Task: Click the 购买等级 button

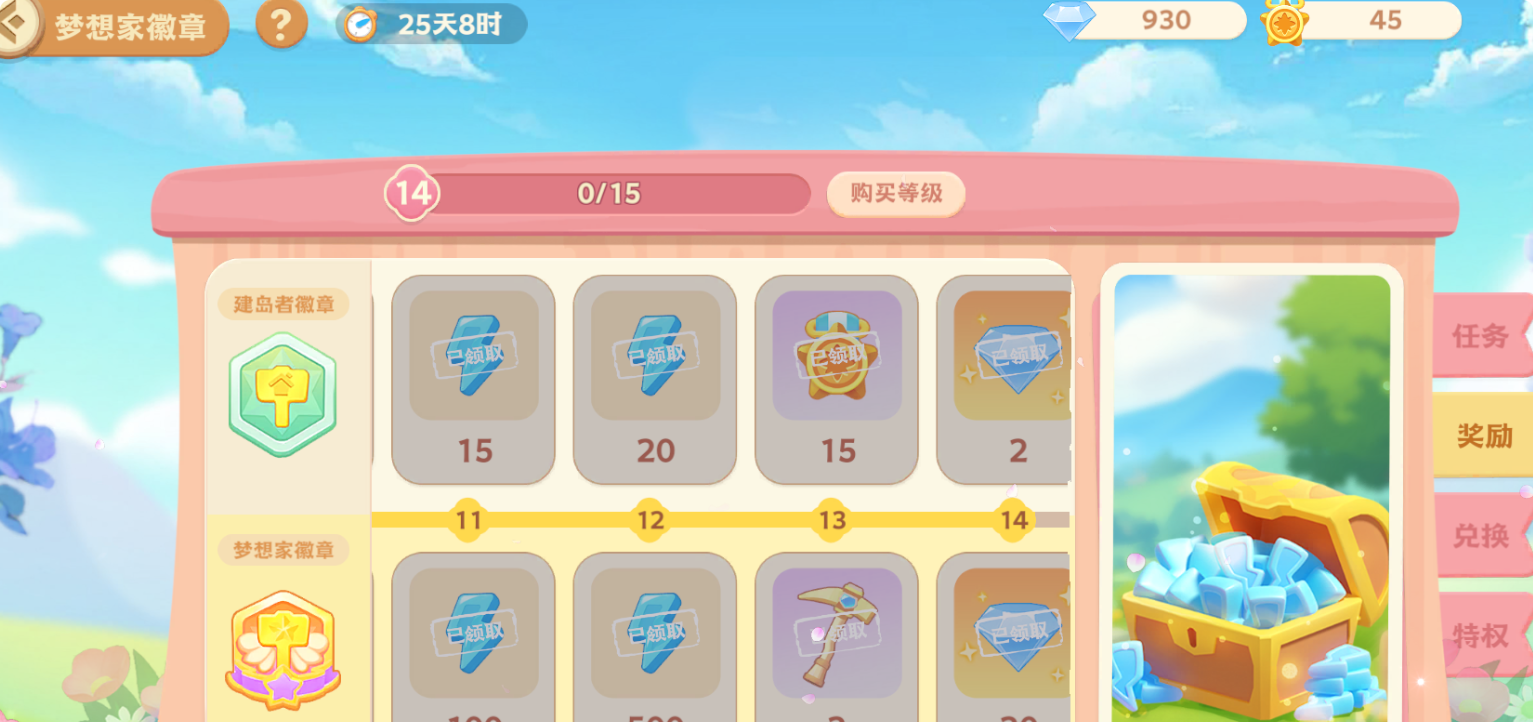Action: point(895,193)
